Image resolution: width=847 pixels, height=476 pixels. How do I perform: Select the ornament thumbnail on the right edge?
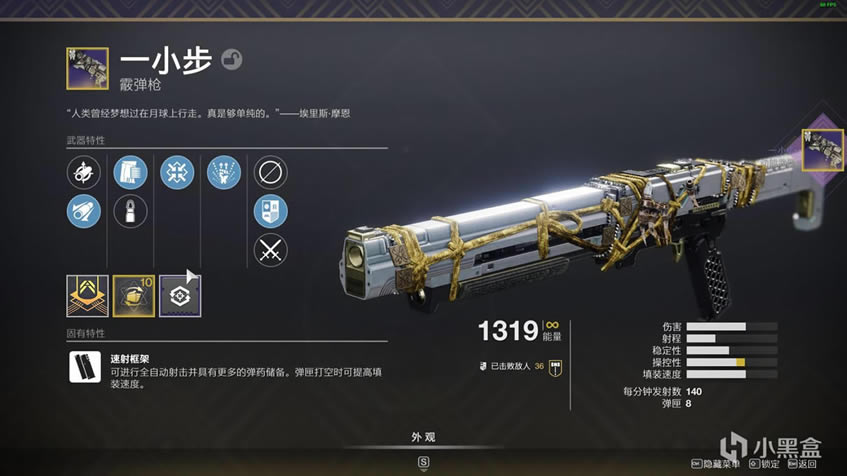[x=823, y=150]
